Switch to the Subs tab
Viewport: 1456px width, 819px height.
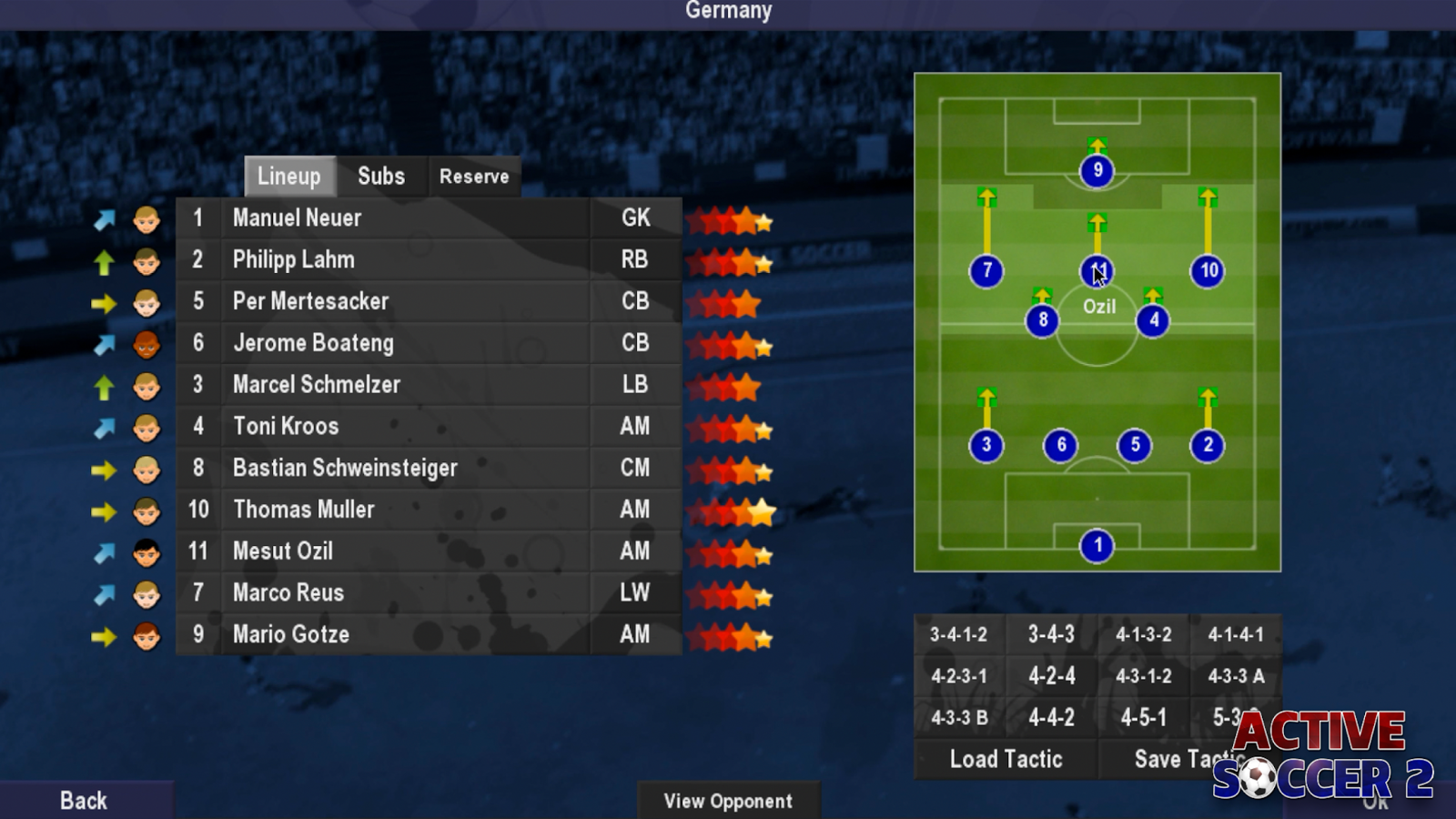pyautogui.click(x=380, y=176)
